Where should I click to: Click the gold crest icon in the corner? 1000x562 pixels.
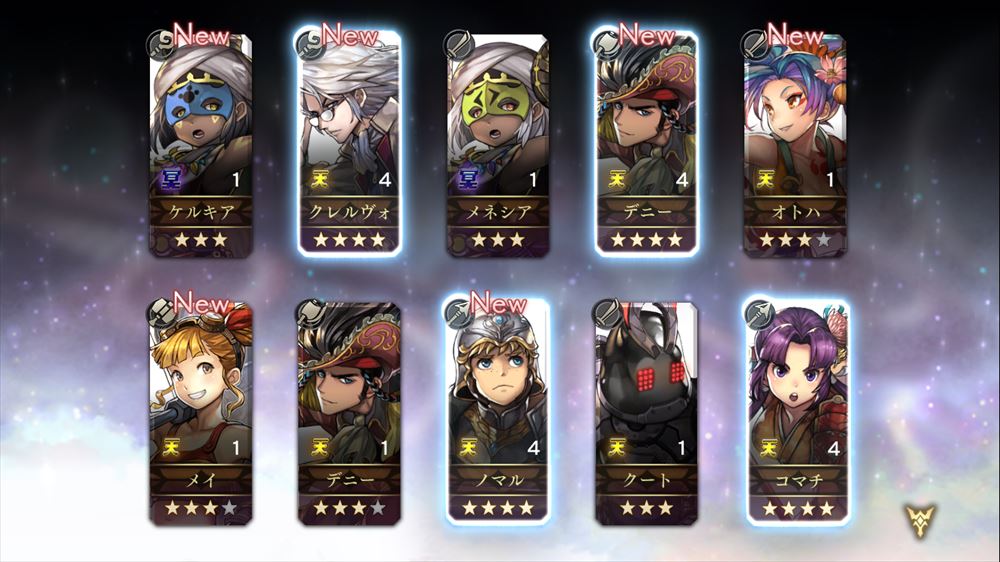[x=921, y=521]
